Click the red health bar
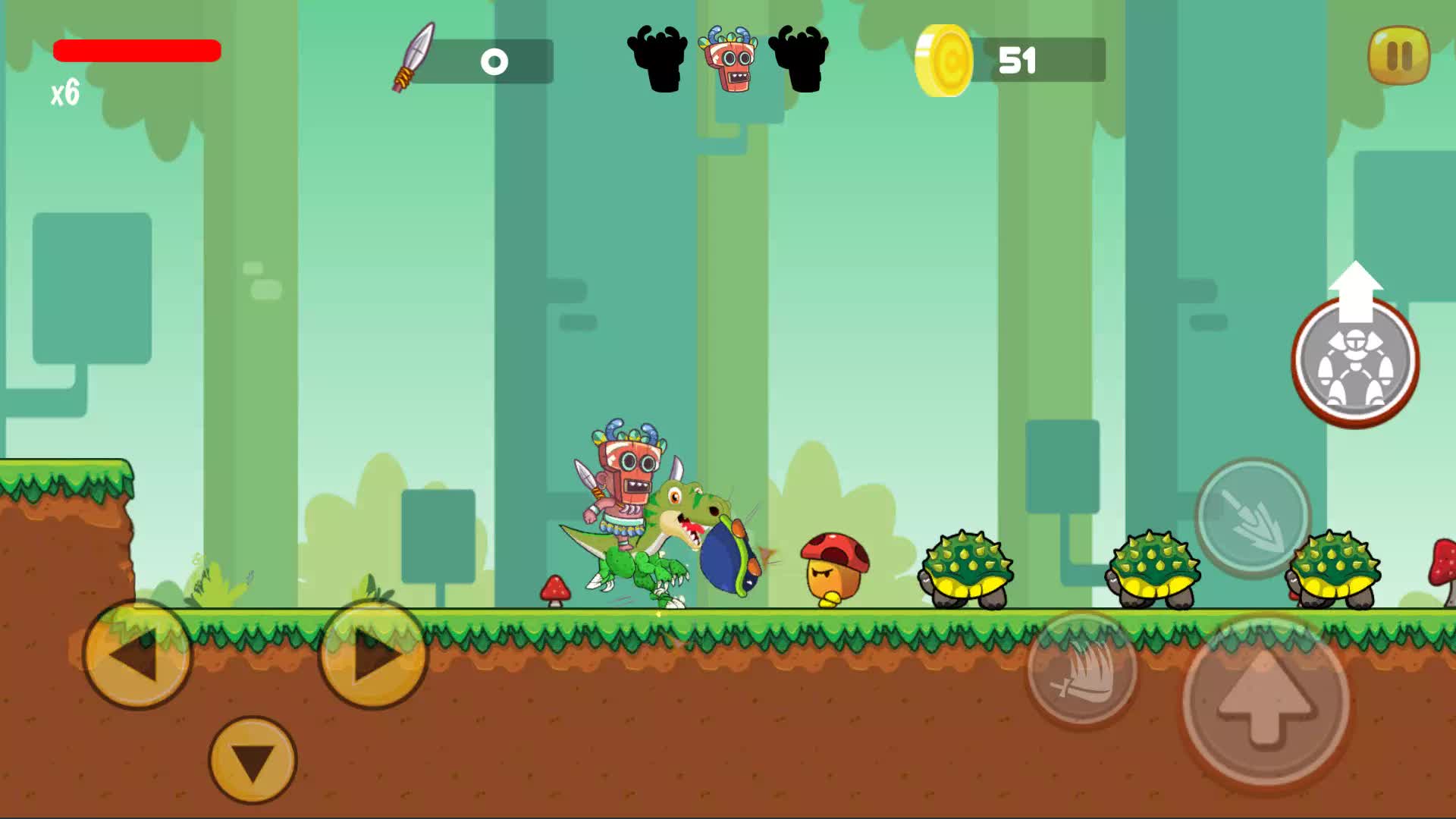 [x=136, y=49]
